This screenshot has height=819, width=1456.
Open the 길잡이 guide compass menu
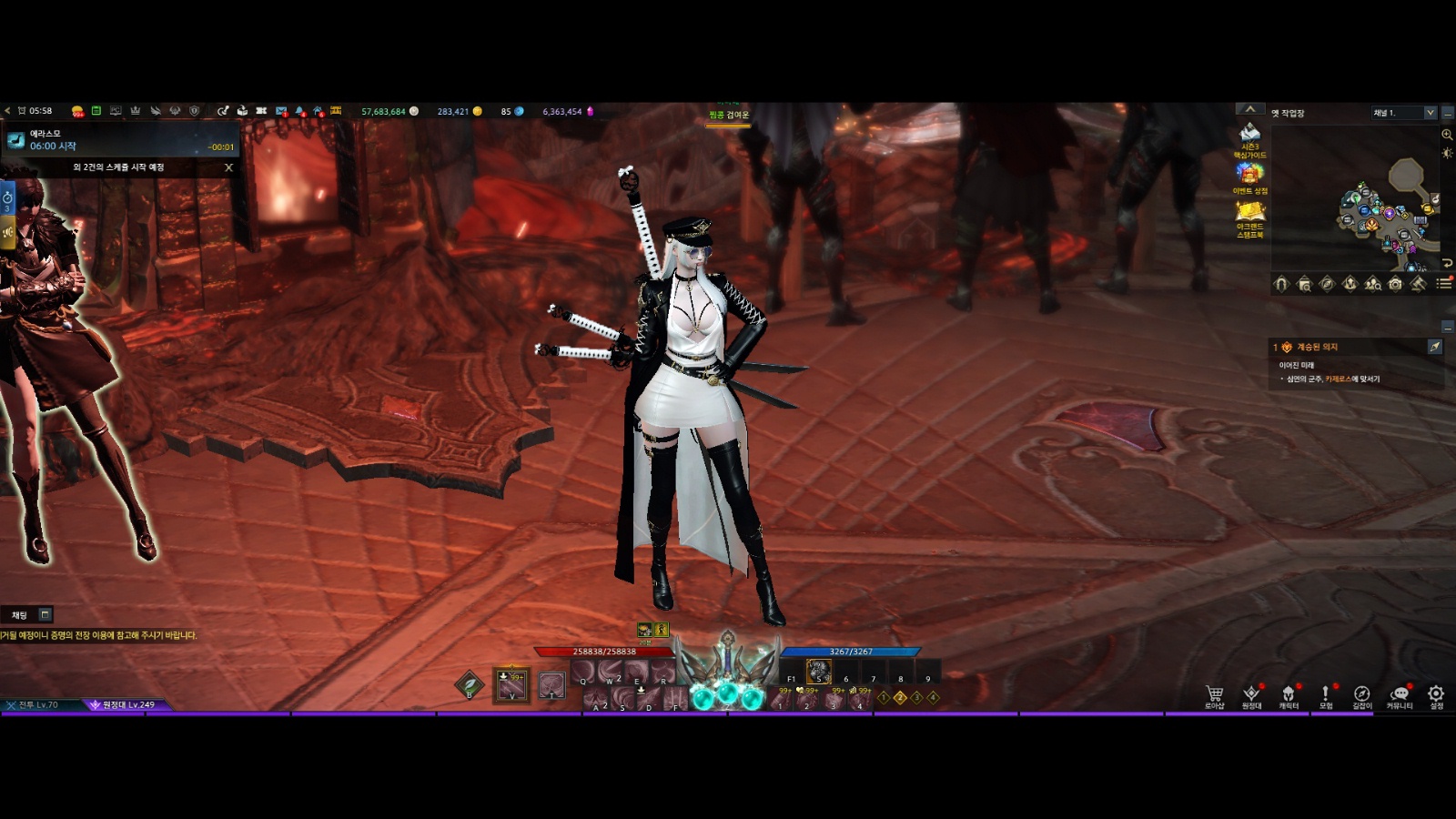(1361, 695)
